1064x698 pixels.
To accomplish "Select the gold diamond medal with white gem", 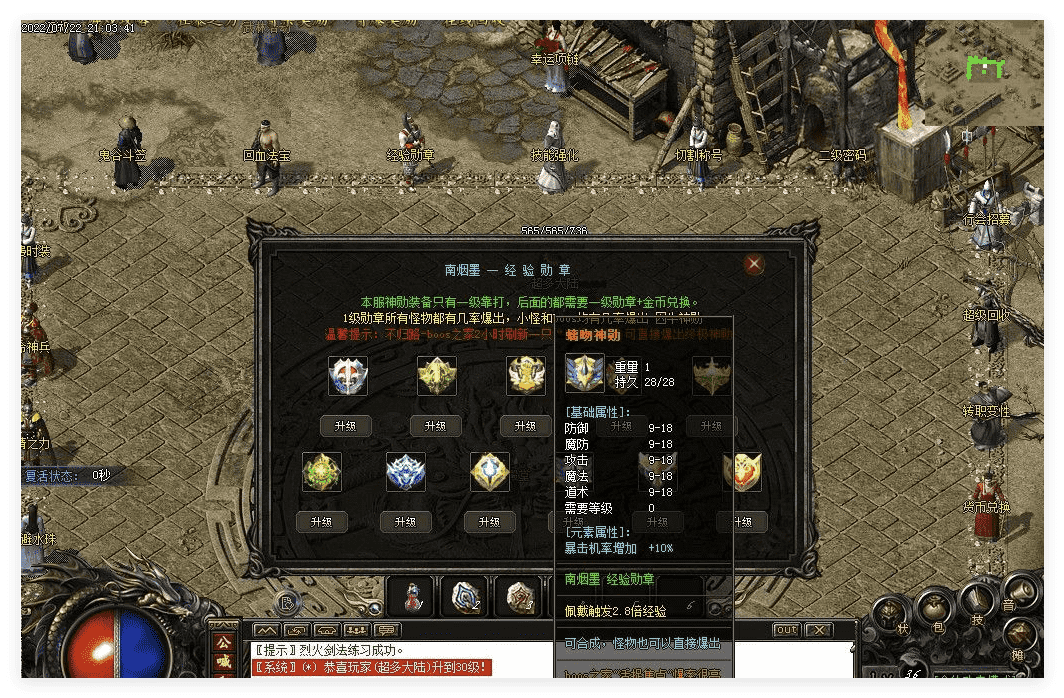I will click(490, 472).
